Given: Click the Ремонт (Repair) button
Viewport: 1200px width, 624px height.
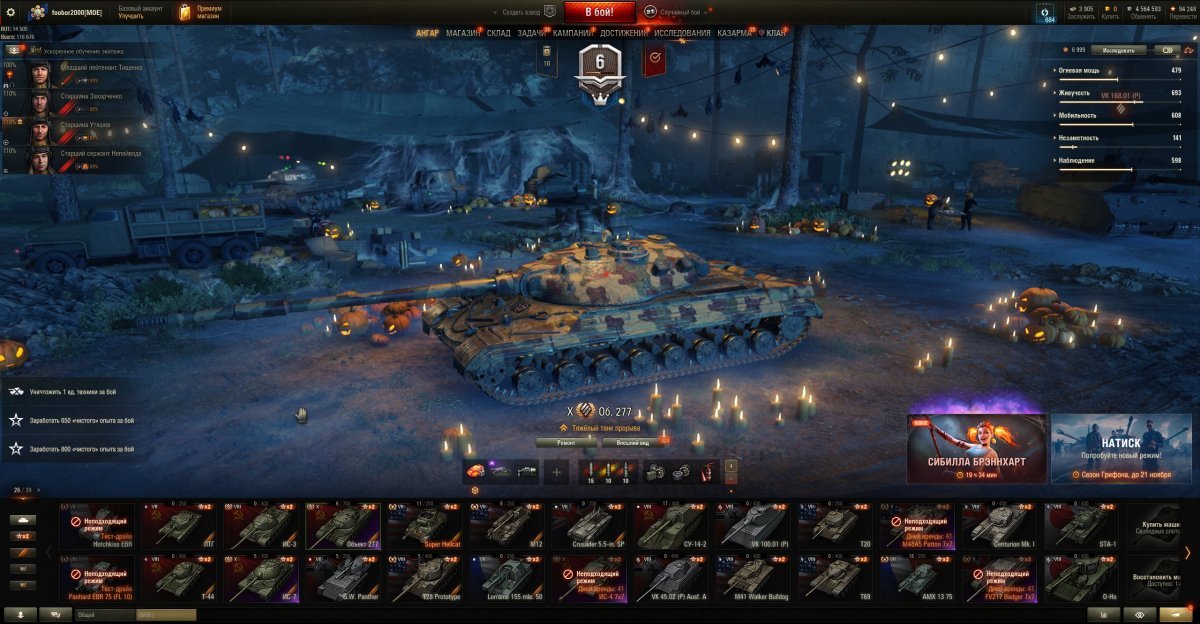Looking at the screenshot, I should click(x=566, y=441).
